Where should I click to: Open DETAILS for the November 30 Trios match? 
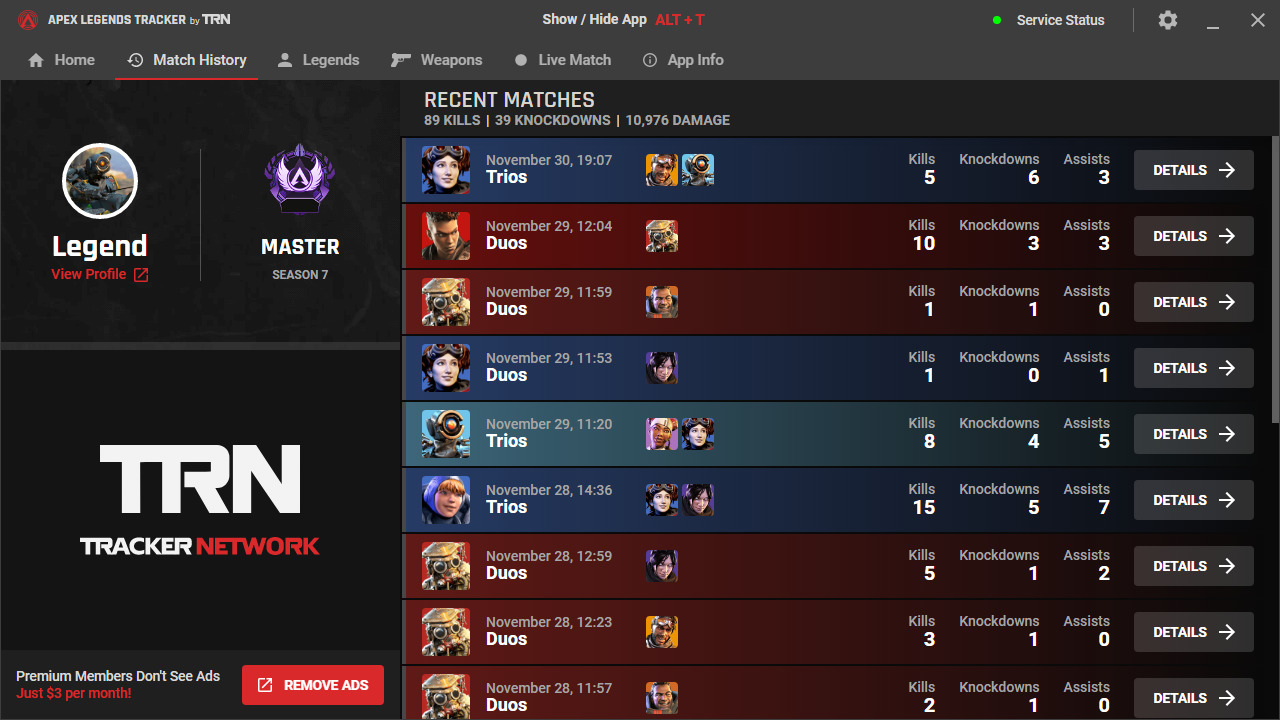(x=1193, y=169)
